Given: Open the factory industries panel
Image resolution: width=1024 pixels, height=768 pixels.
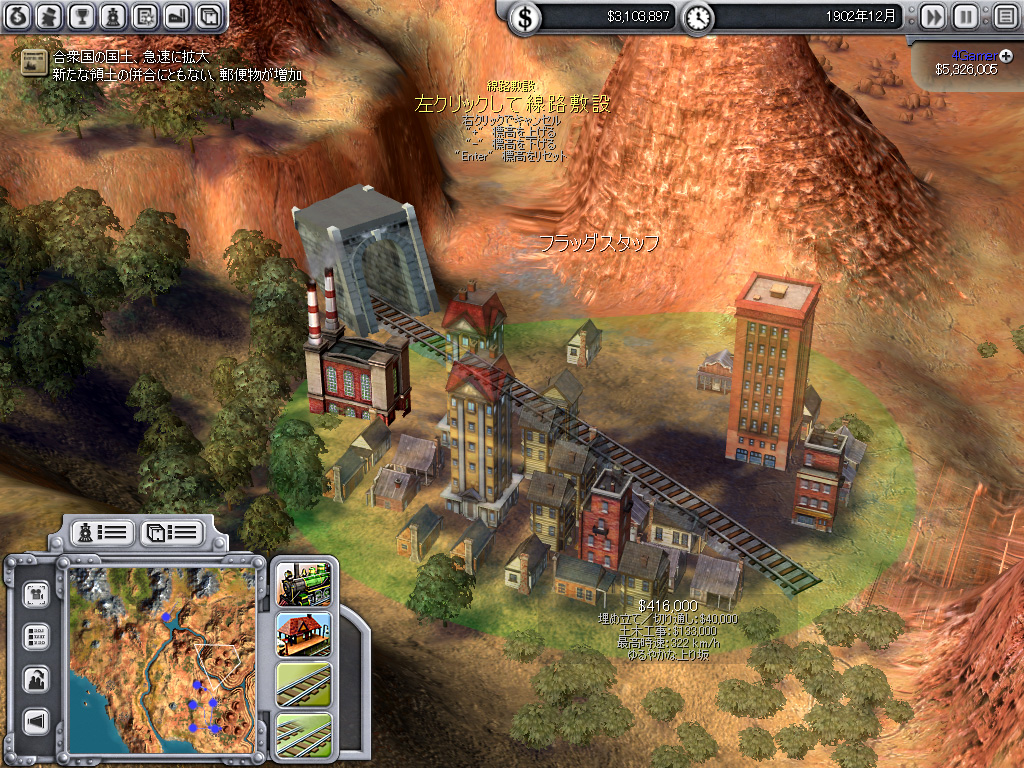Looking at the screenshot, I should (x=176, y=16).
